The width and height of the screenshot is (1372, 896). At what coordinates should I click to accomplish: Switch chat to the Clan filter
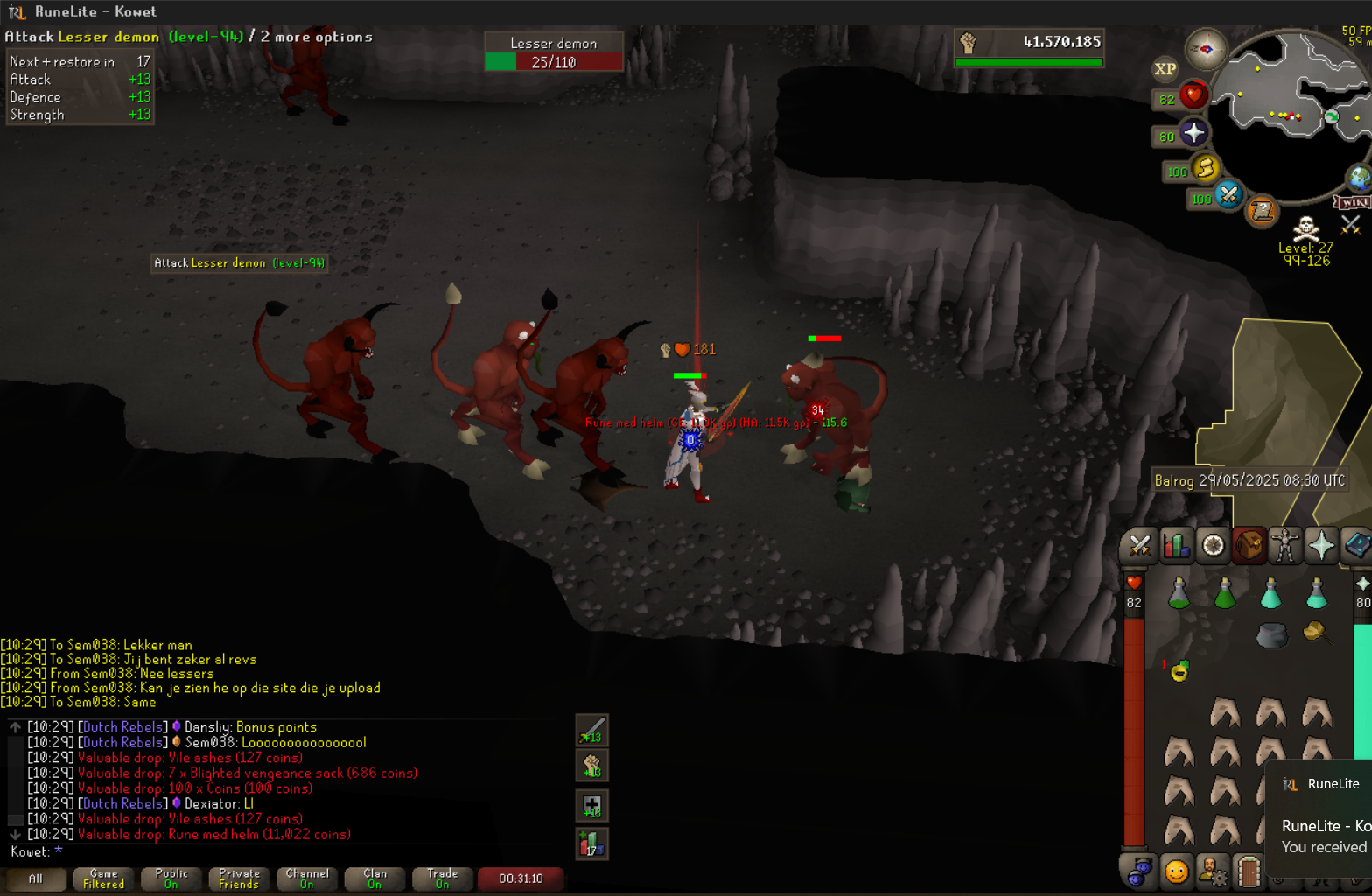pyautogui.click(x=374, y=878)
